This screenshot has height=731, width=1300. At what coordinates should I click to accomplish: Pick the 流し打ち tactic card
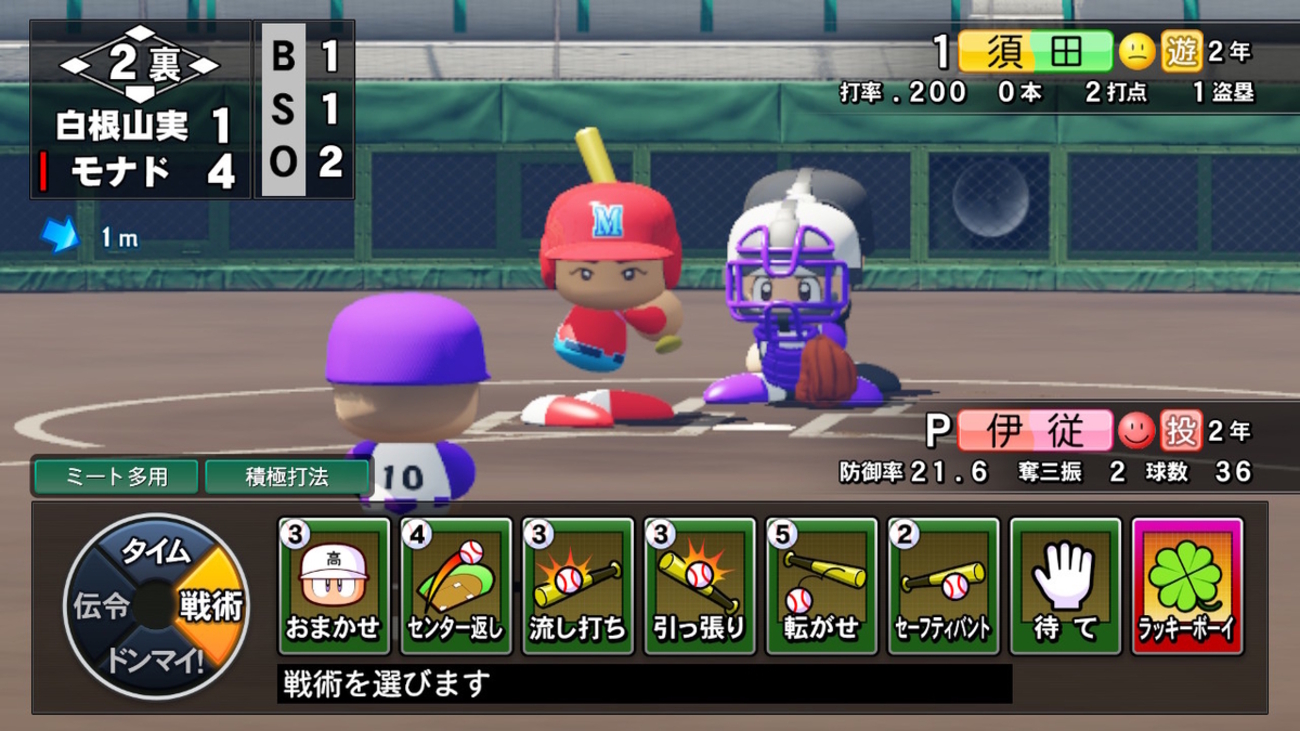(578, 586)
